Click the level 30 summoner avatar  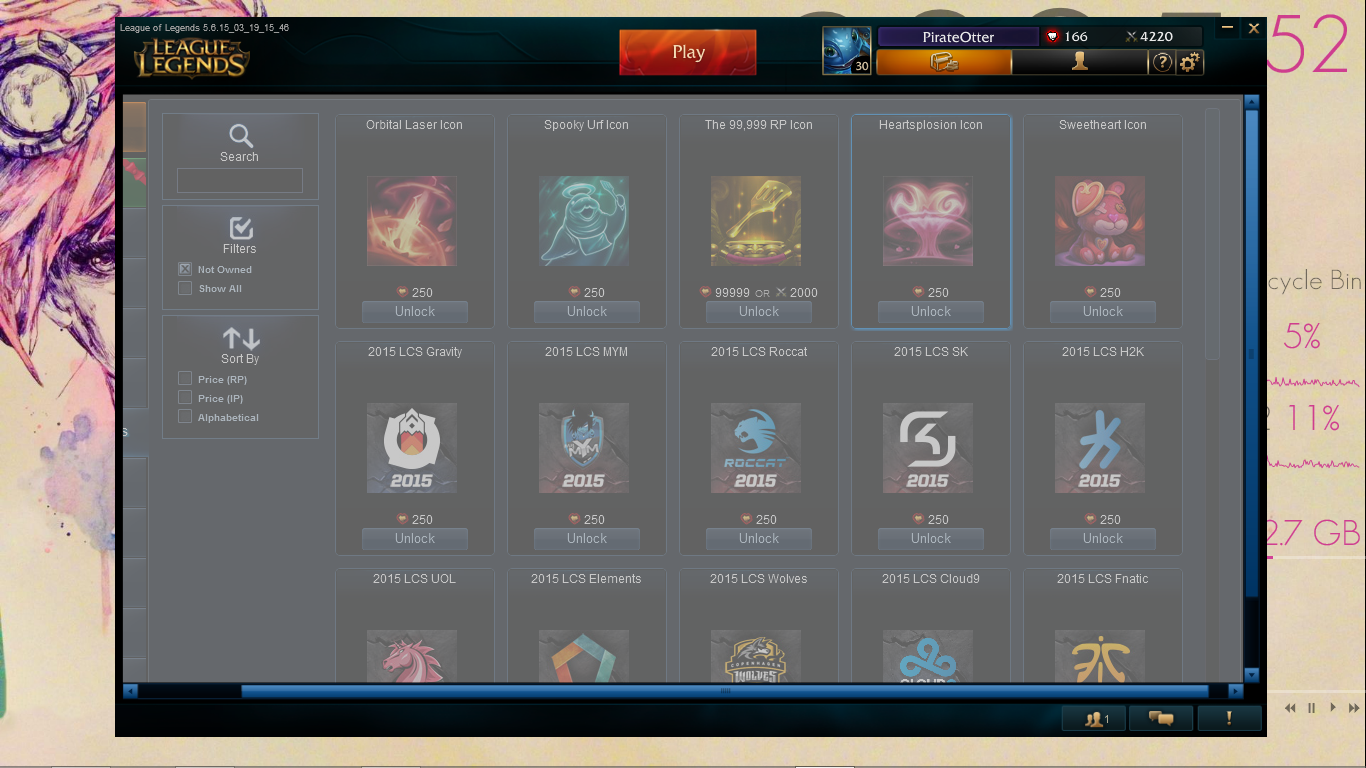tap(846, 50)
